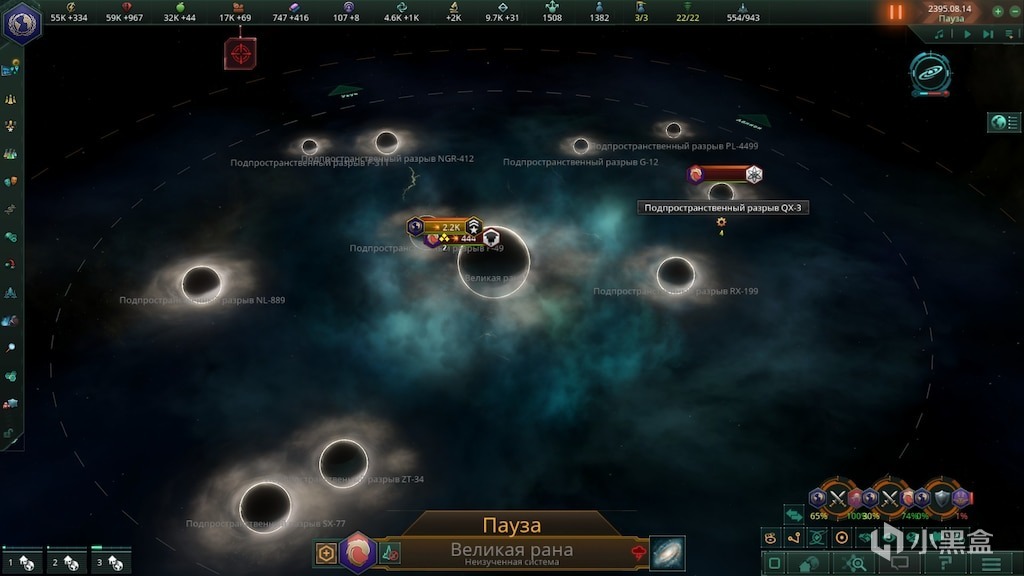The width and height of the screenshot is (1024, 576).
Task: Click the play arrow button under the date
Action: 967,33
